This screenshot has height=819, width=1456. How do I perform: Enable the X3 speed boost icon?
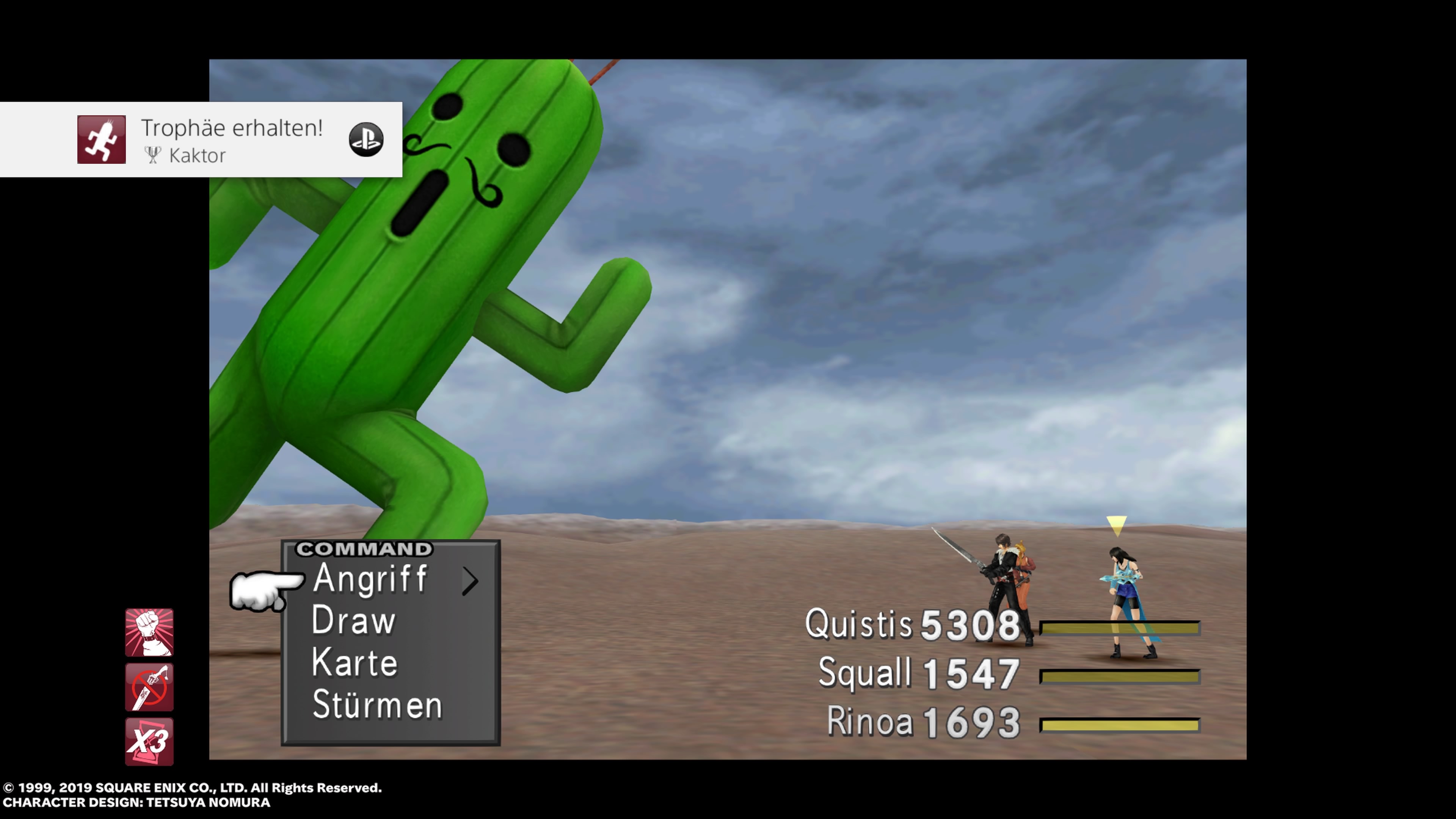click(x=149, y=742)
